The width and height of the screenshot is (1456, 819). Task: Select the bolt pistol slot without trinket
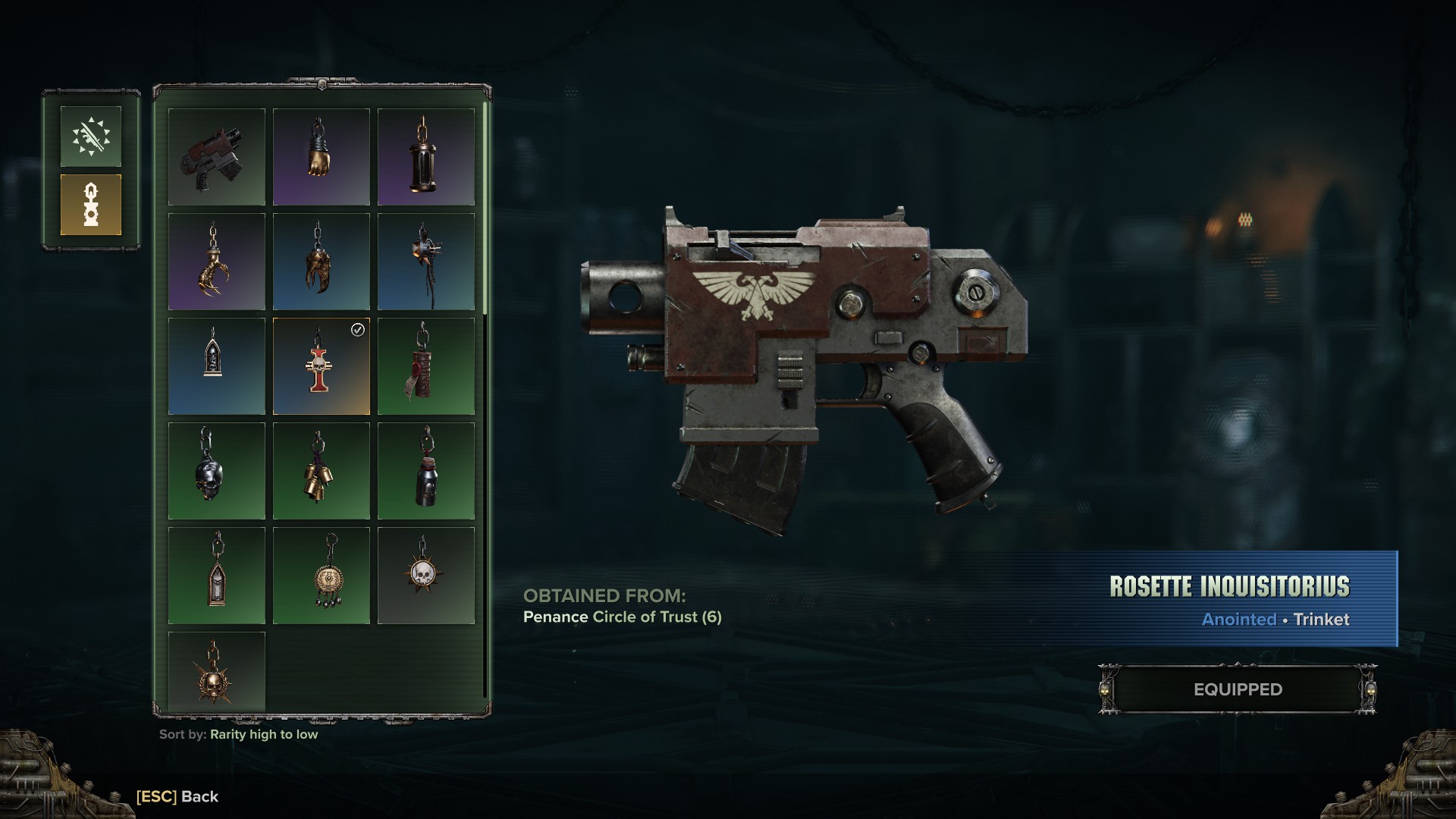[217, 157]
